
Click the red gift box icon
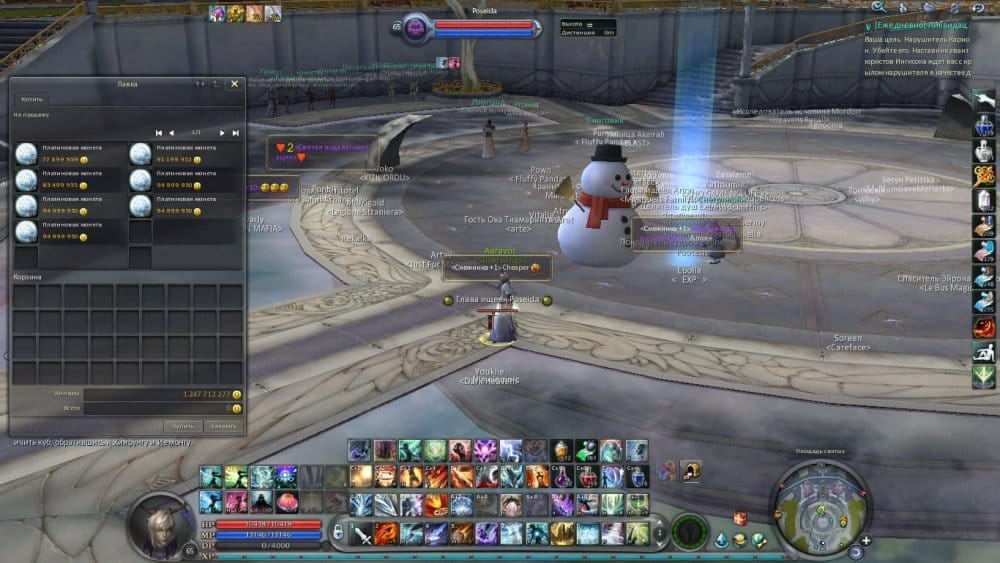(740, 518)
